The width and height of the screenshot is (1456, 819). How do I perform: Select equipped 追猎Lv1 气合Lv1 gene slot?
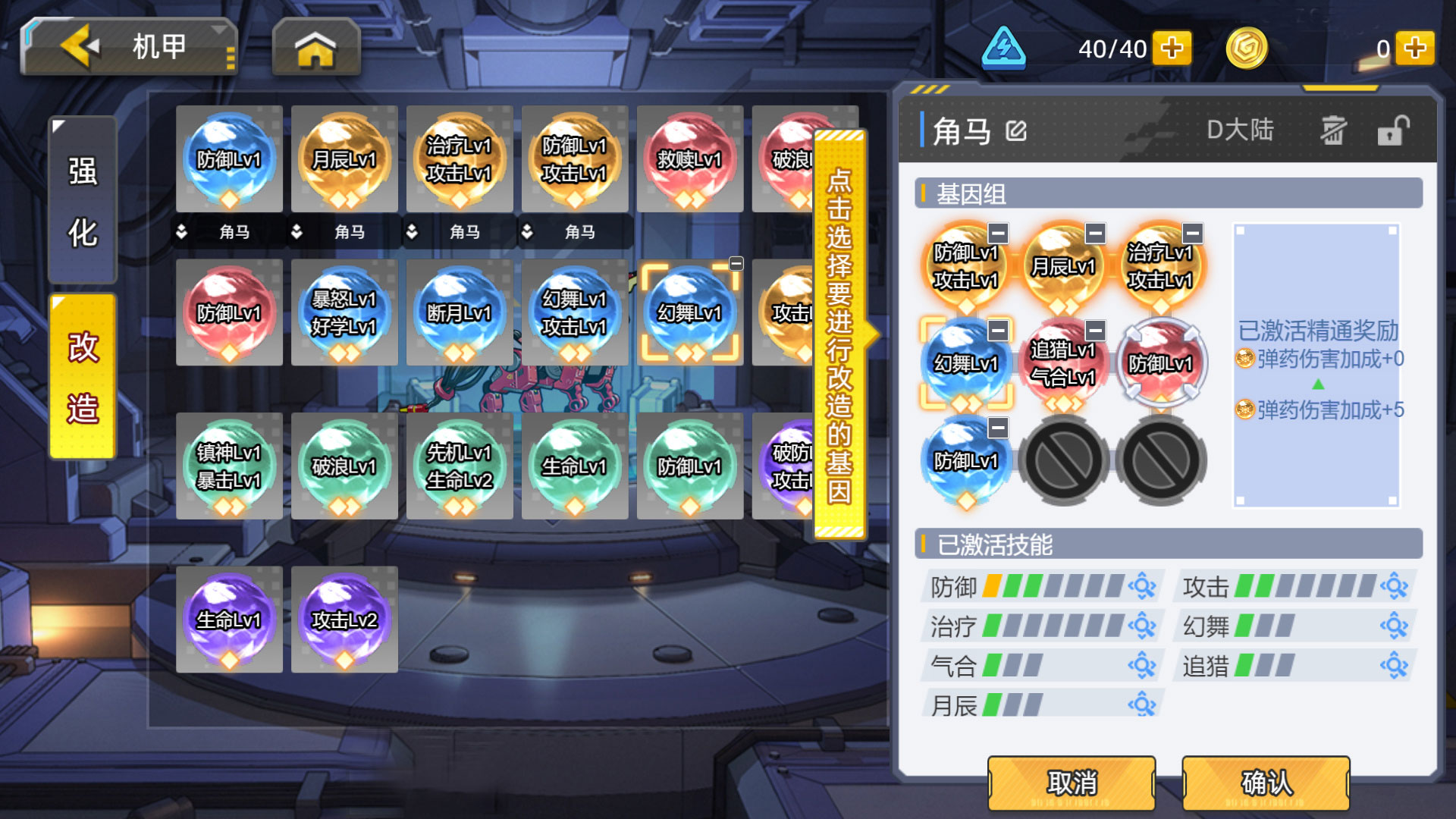(x=1062, y=363)
